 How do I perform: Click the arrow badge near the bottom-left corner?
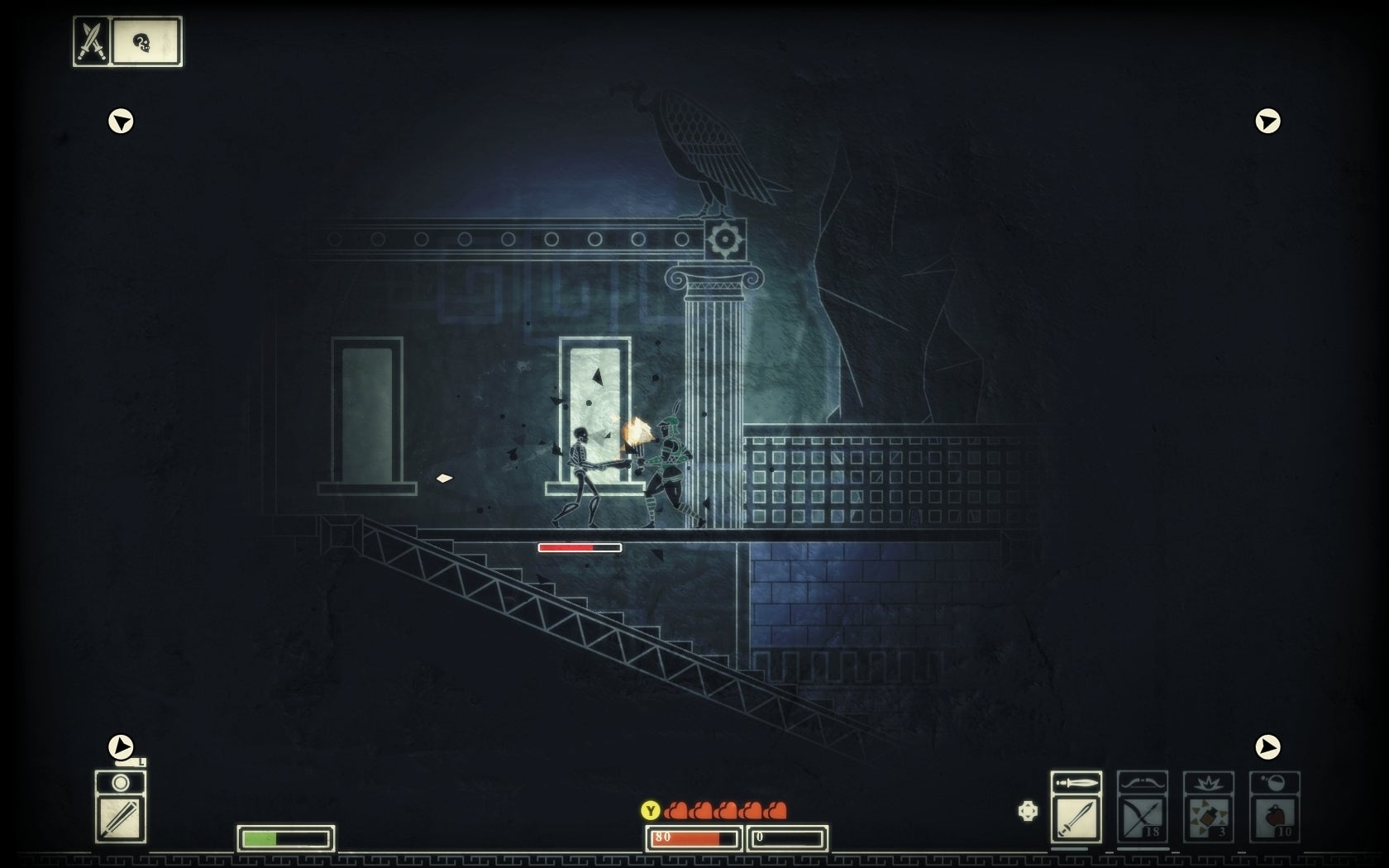tap(121, 745)
